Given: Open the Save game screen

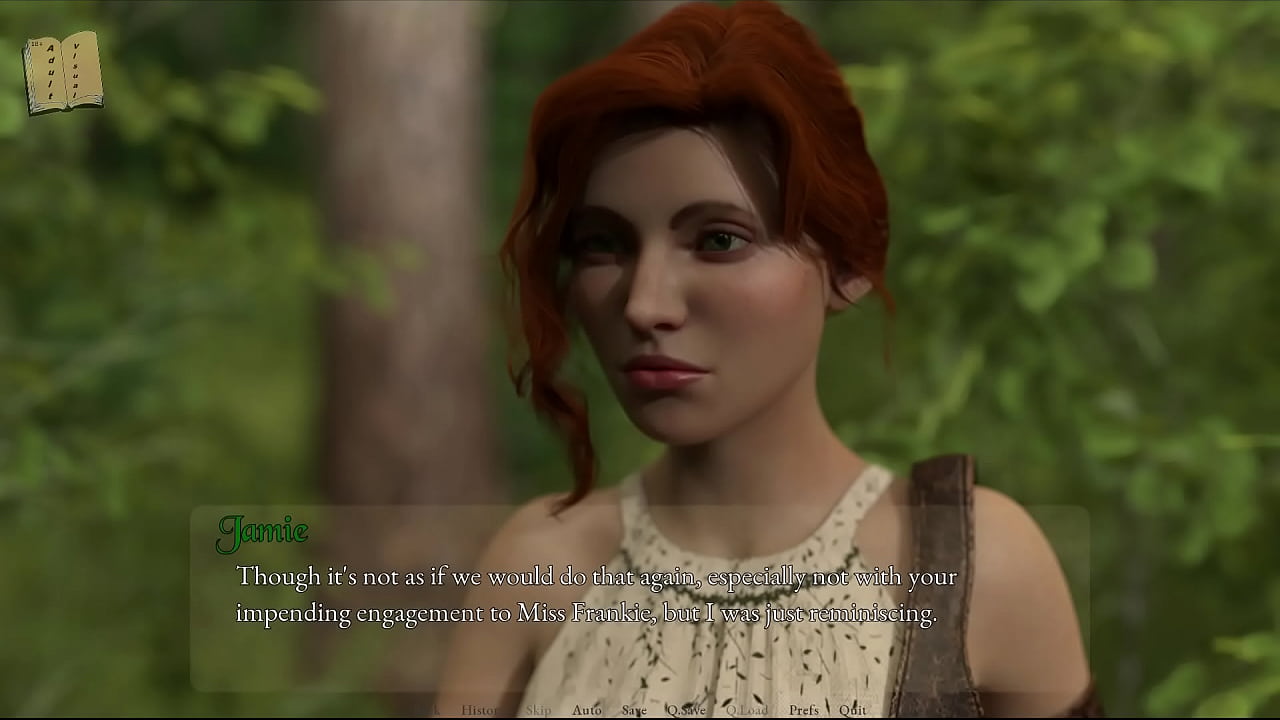Looking at the screenshot, I should coord(634,710).
